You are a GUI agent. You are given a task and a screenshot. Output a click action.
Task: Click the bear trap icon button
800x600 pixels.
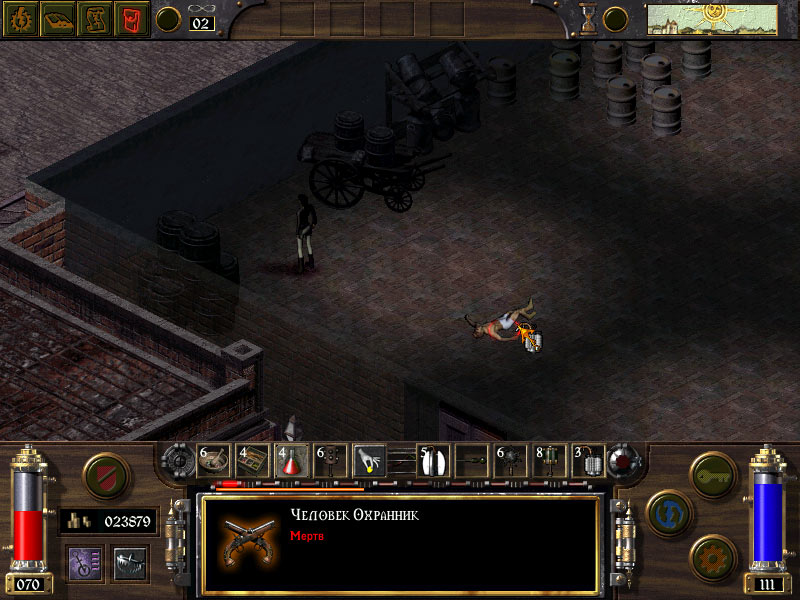coord(130,563)
